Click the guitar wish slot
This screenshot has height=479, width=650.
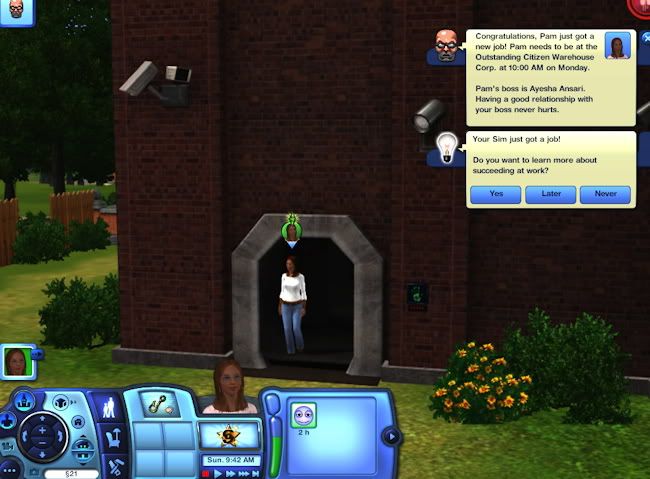(x=159, y=407)
